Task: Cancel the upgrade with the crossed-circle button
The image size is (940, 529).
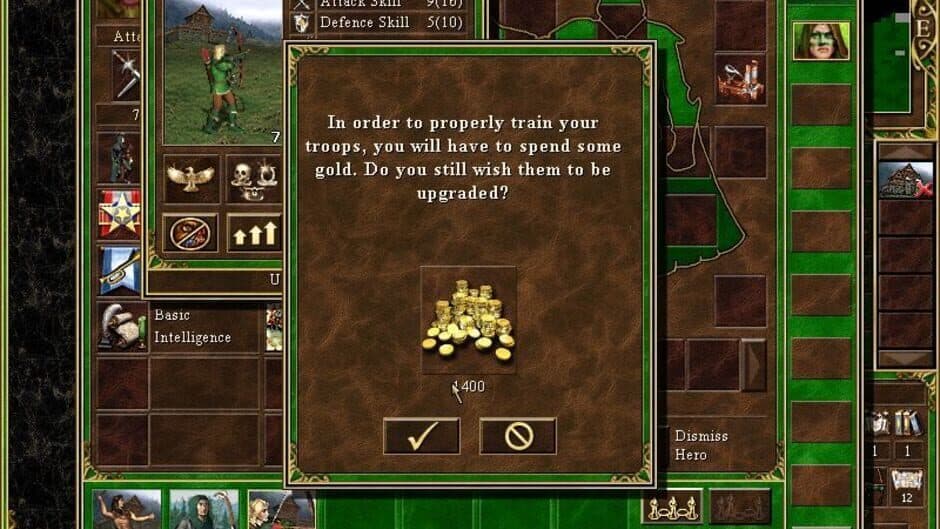Action: (517, 436)
